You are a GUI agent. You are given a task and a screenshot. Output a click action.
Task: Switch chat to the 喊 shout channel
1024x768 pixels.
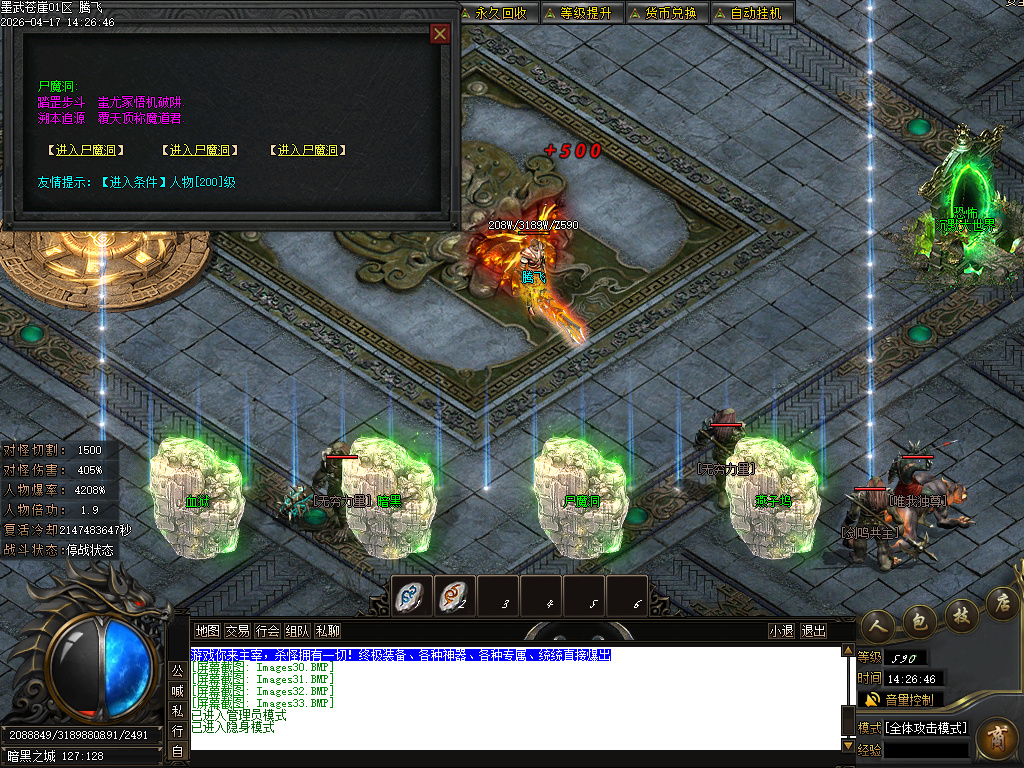tap(176, 690)
